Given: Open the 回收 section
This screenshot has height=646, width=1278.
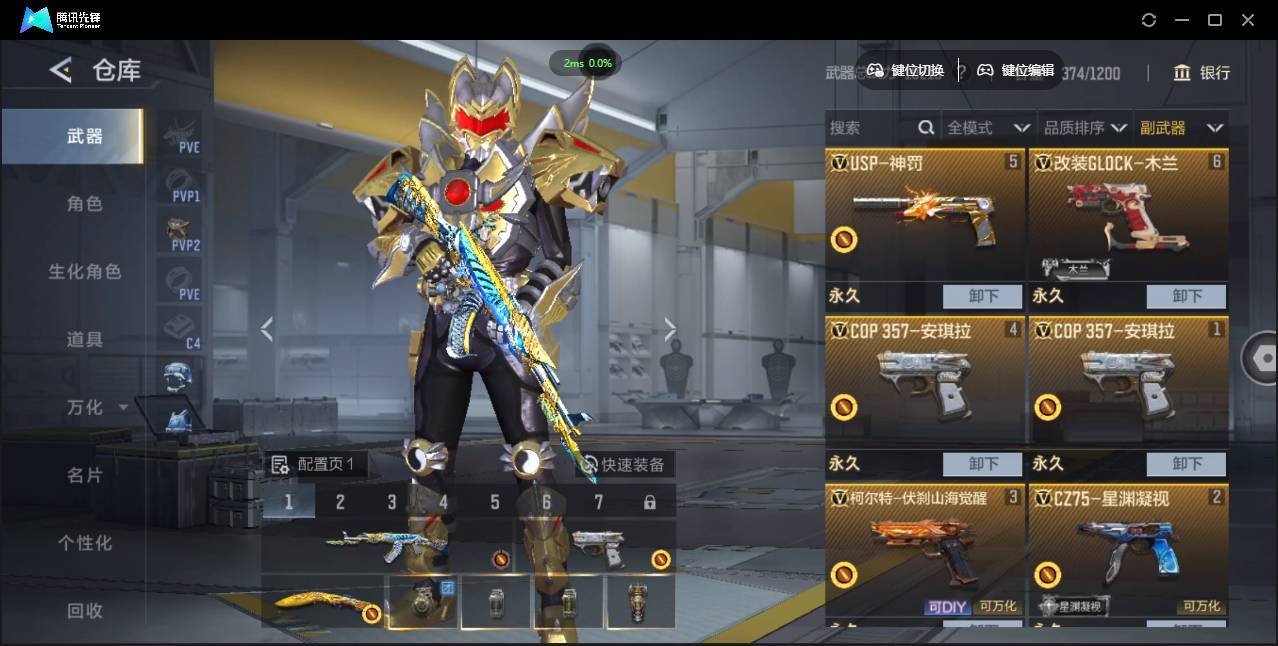Looking at the screenshot, I should [x=84, y=610].
